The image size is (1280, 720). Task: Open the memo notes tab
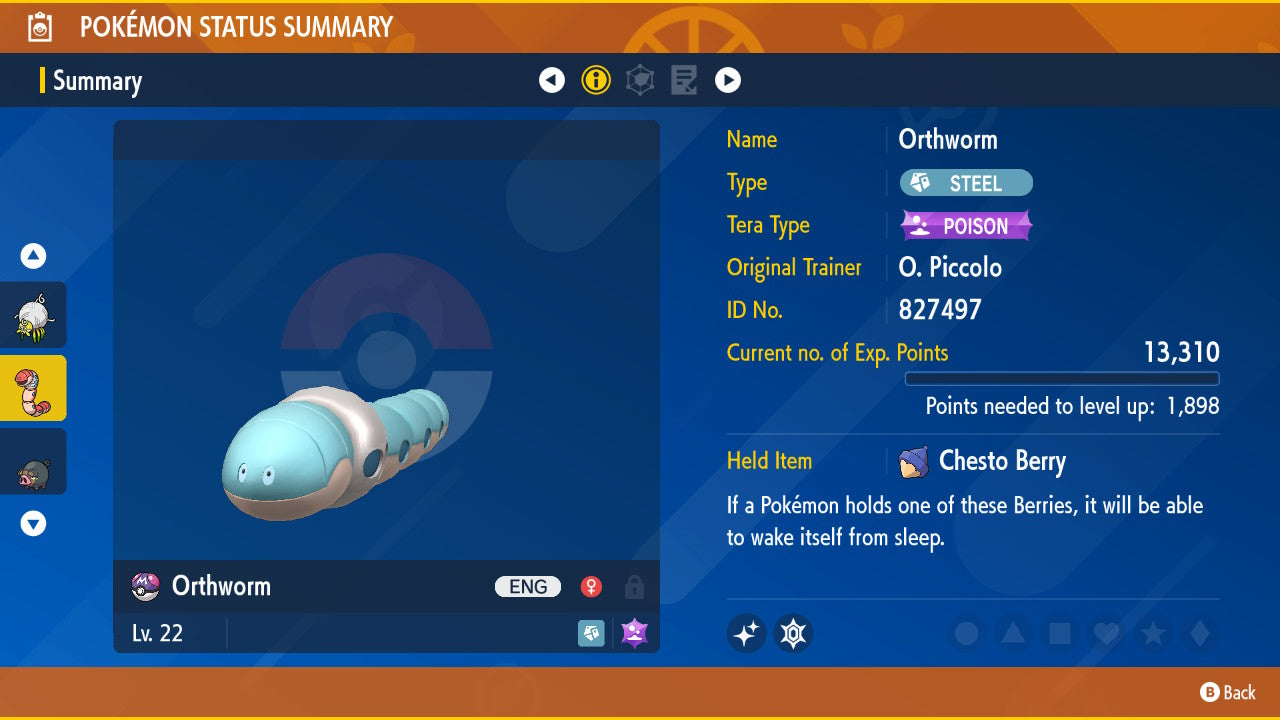(x=684, y=80)
